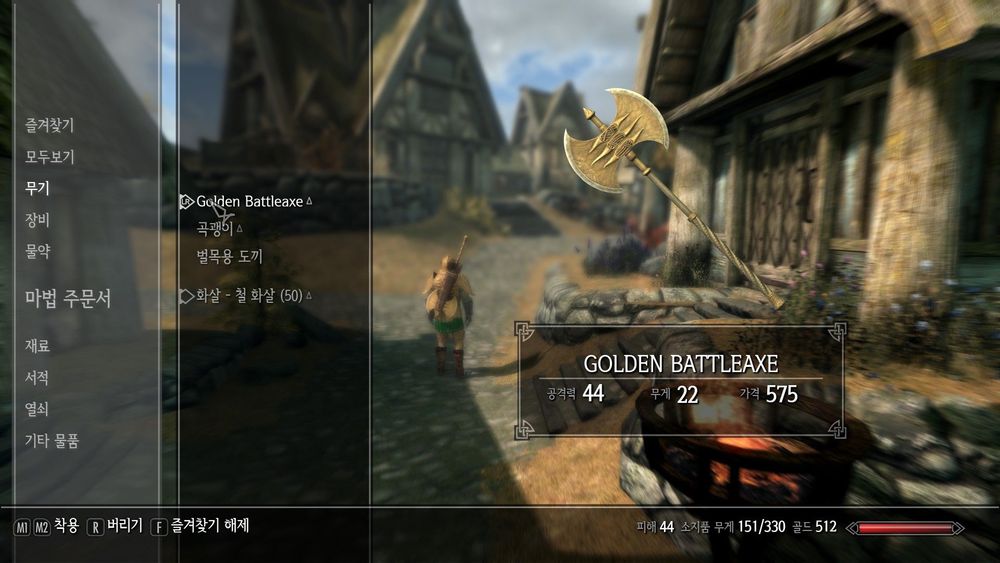
Task: Choose the 마법 주문서 scrolls category
Action: 68,298
